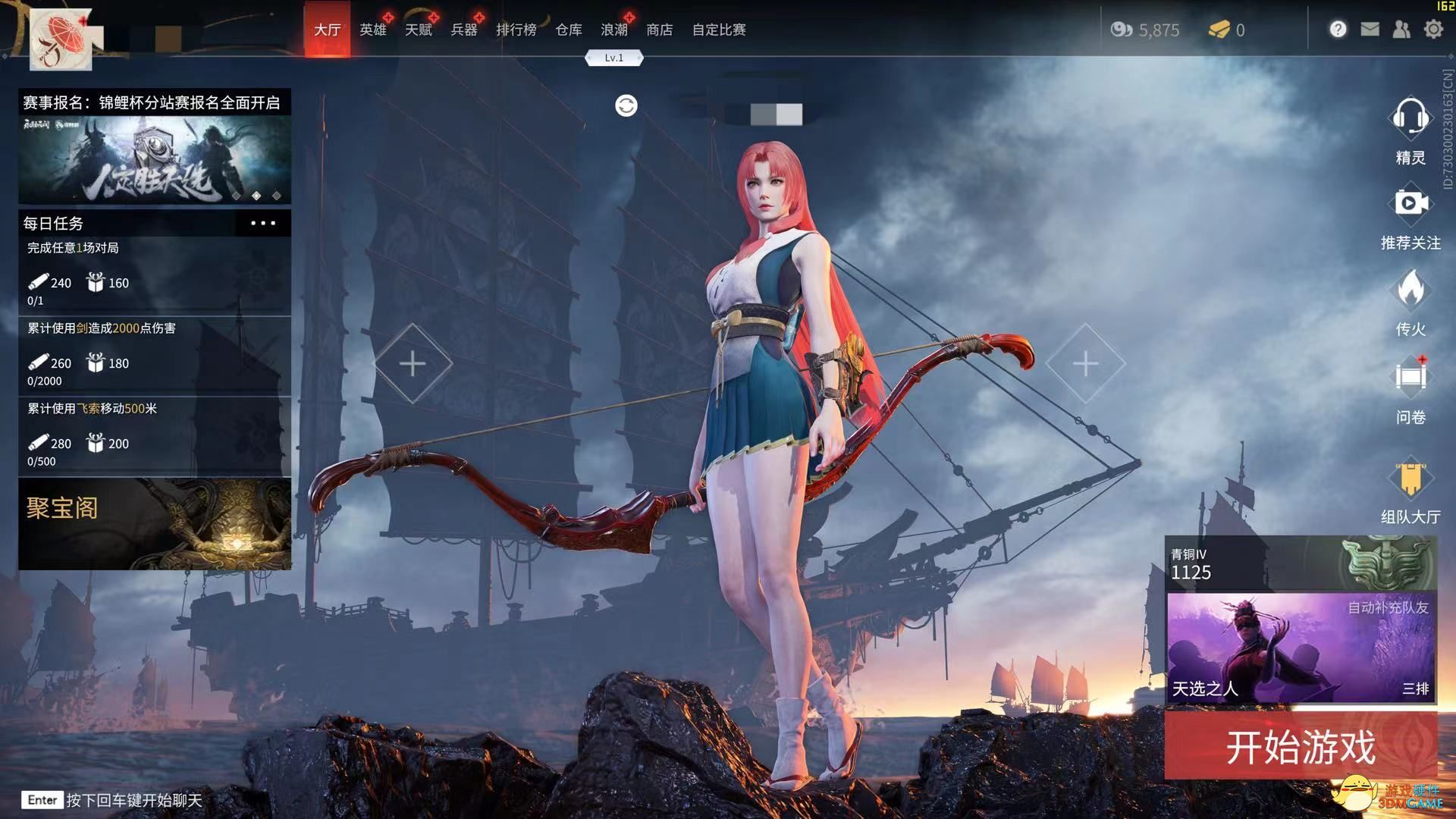Select the second carousel dot on event banner

tap(255, 196)
